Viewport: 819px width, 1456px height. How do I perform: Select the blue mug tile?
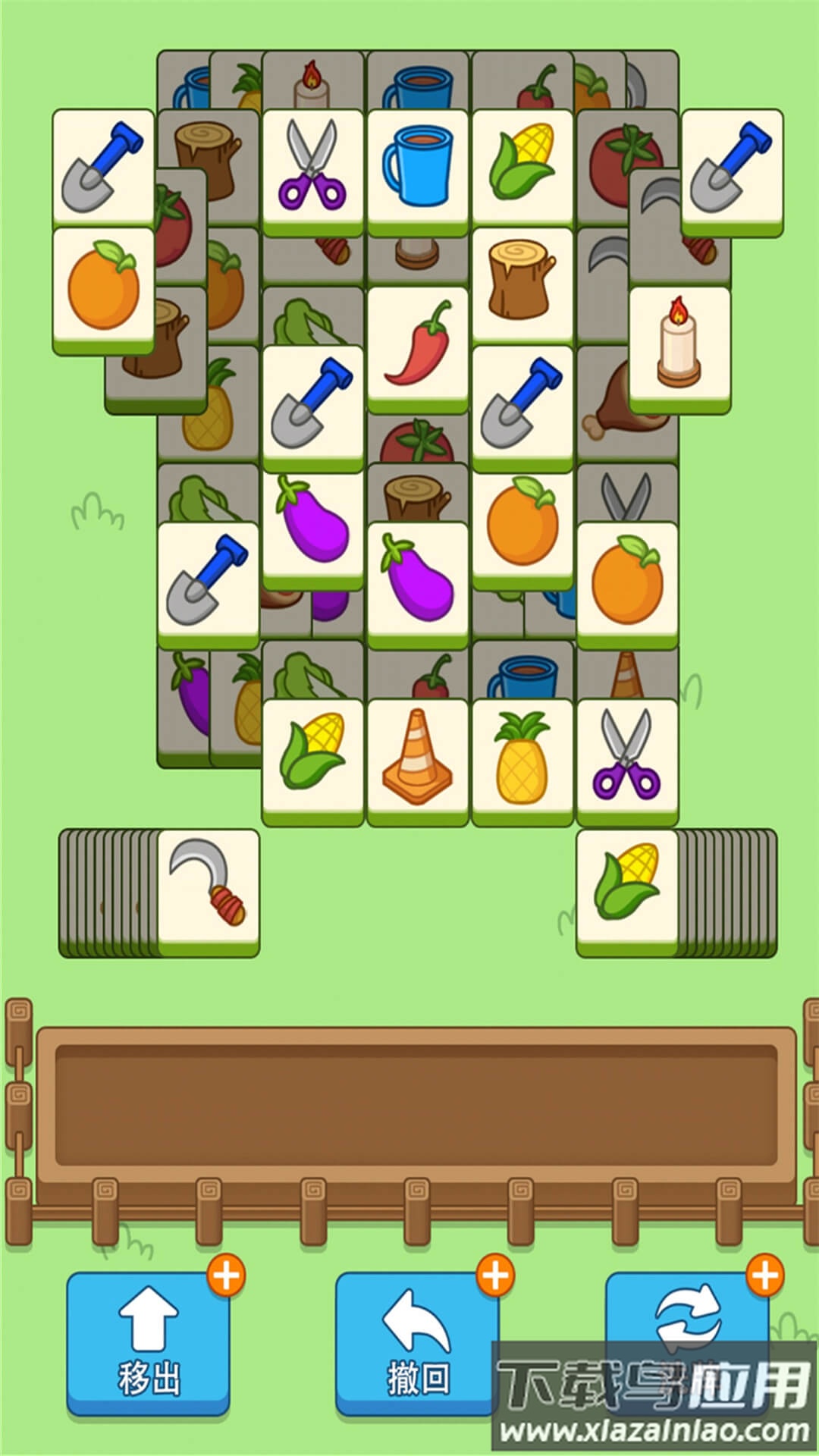click(418, 168)
